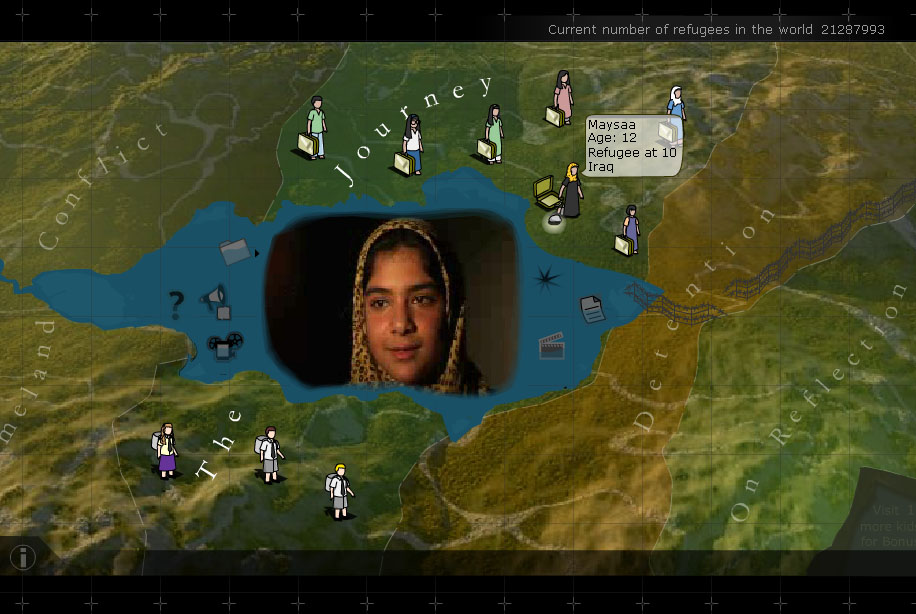Choose the brown-haired backpacker in grey
Image resolution: width=916 pixels, height=614 pixels.
click(x=268, y=455)
